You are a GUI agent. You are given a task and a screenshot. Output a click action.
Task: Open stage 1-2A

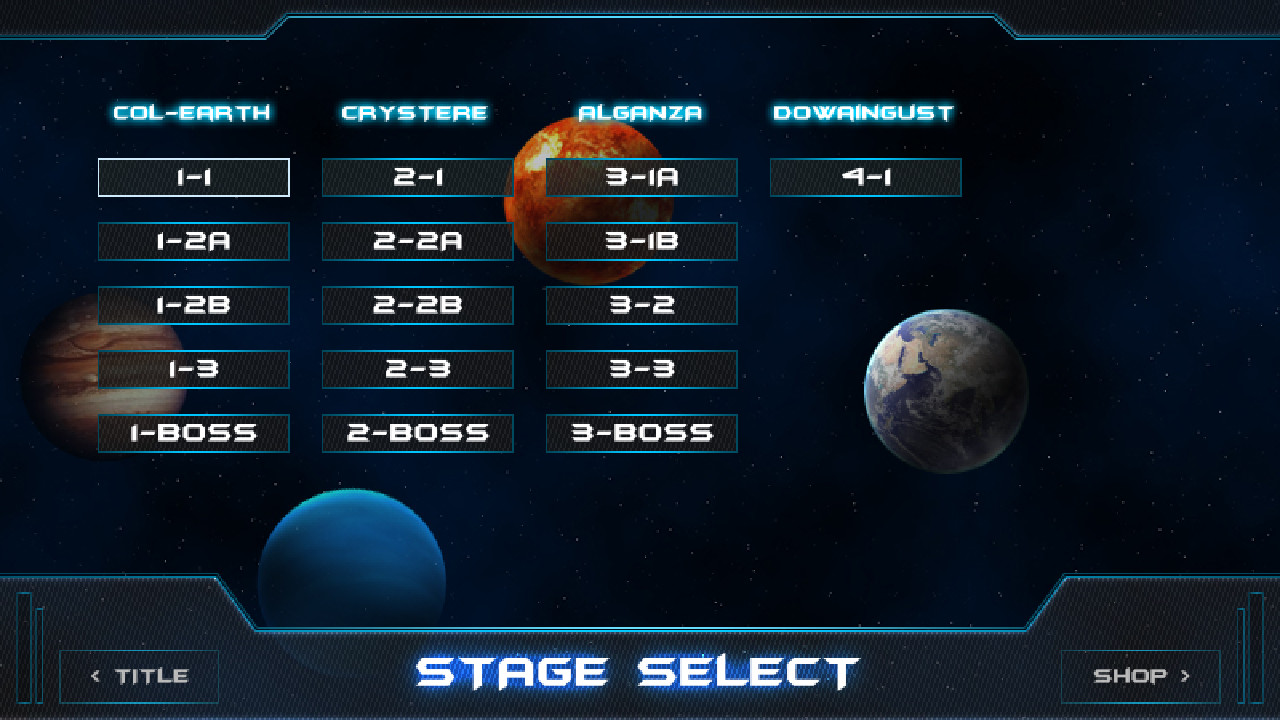(x=193, y=241)
